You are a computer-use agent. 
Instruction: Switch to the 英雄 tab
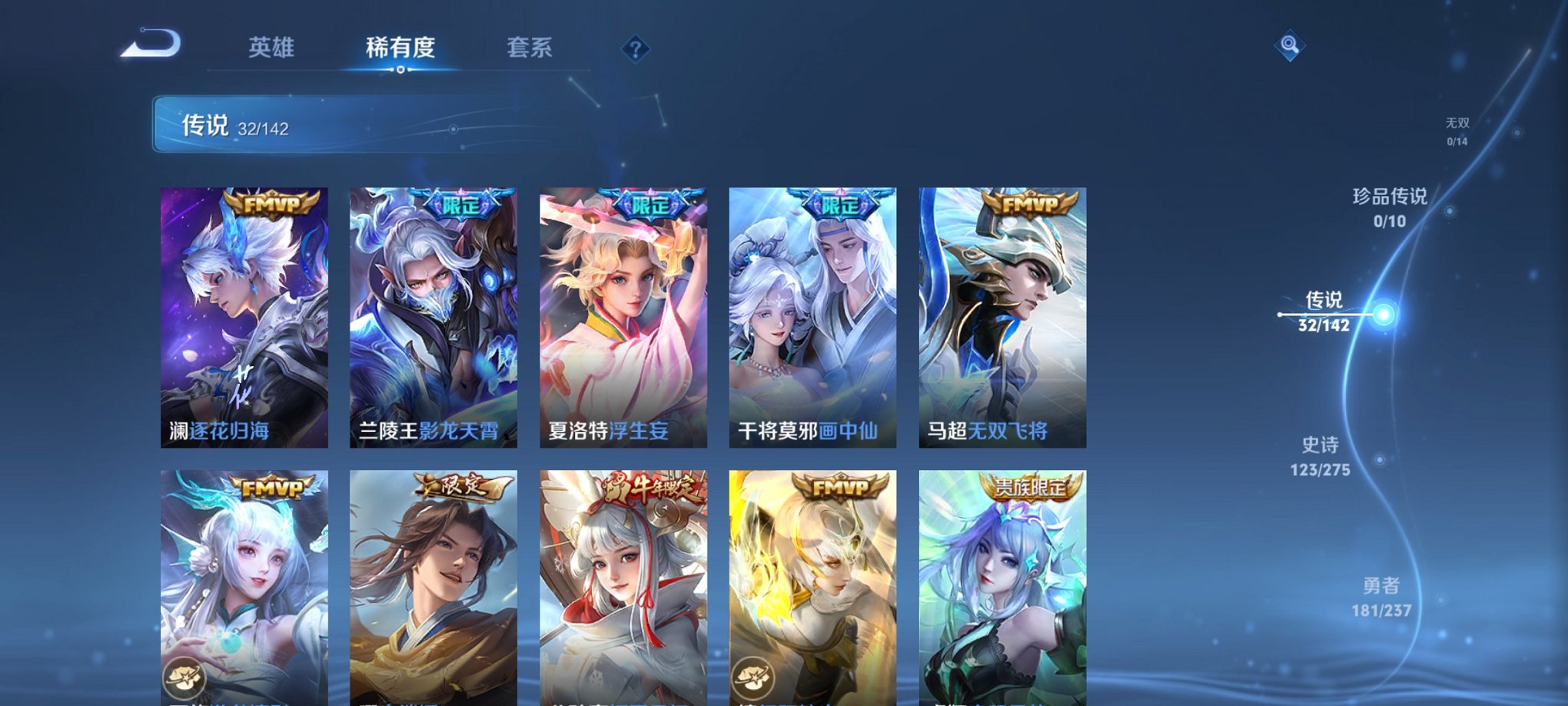coord(273,47)
